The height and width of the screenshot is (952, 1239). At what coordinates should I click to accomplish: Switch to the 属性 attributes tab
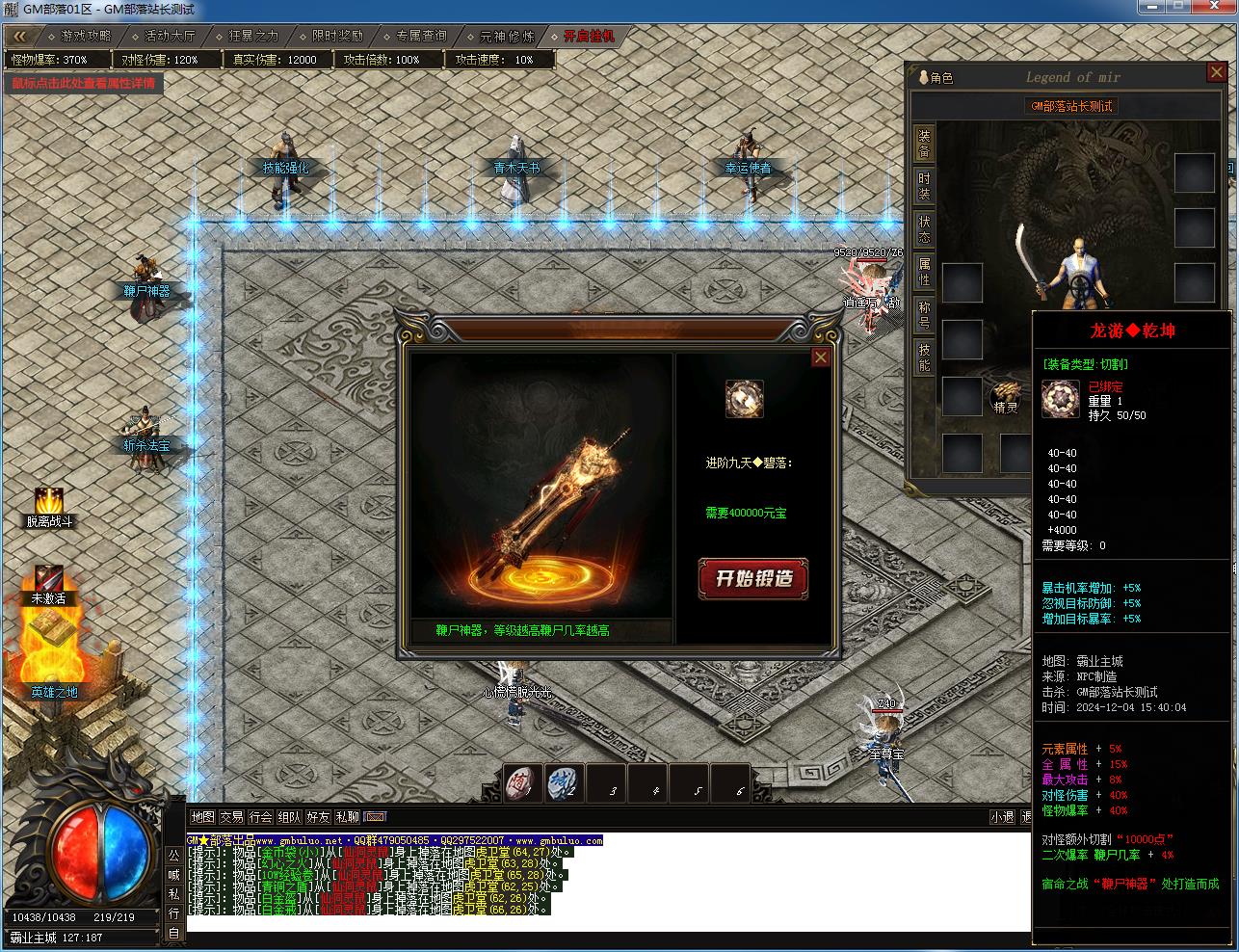924,271
